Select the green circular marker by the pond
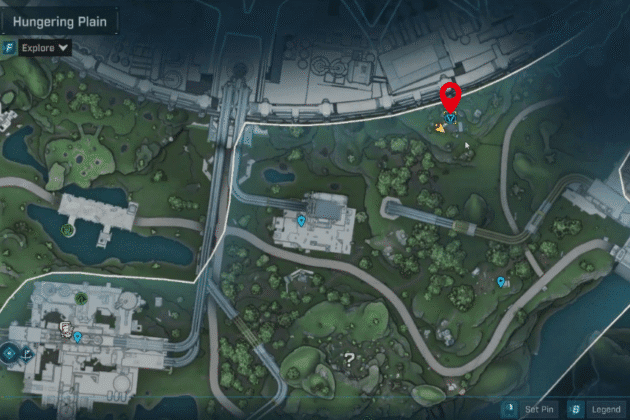 click(68, 229)
